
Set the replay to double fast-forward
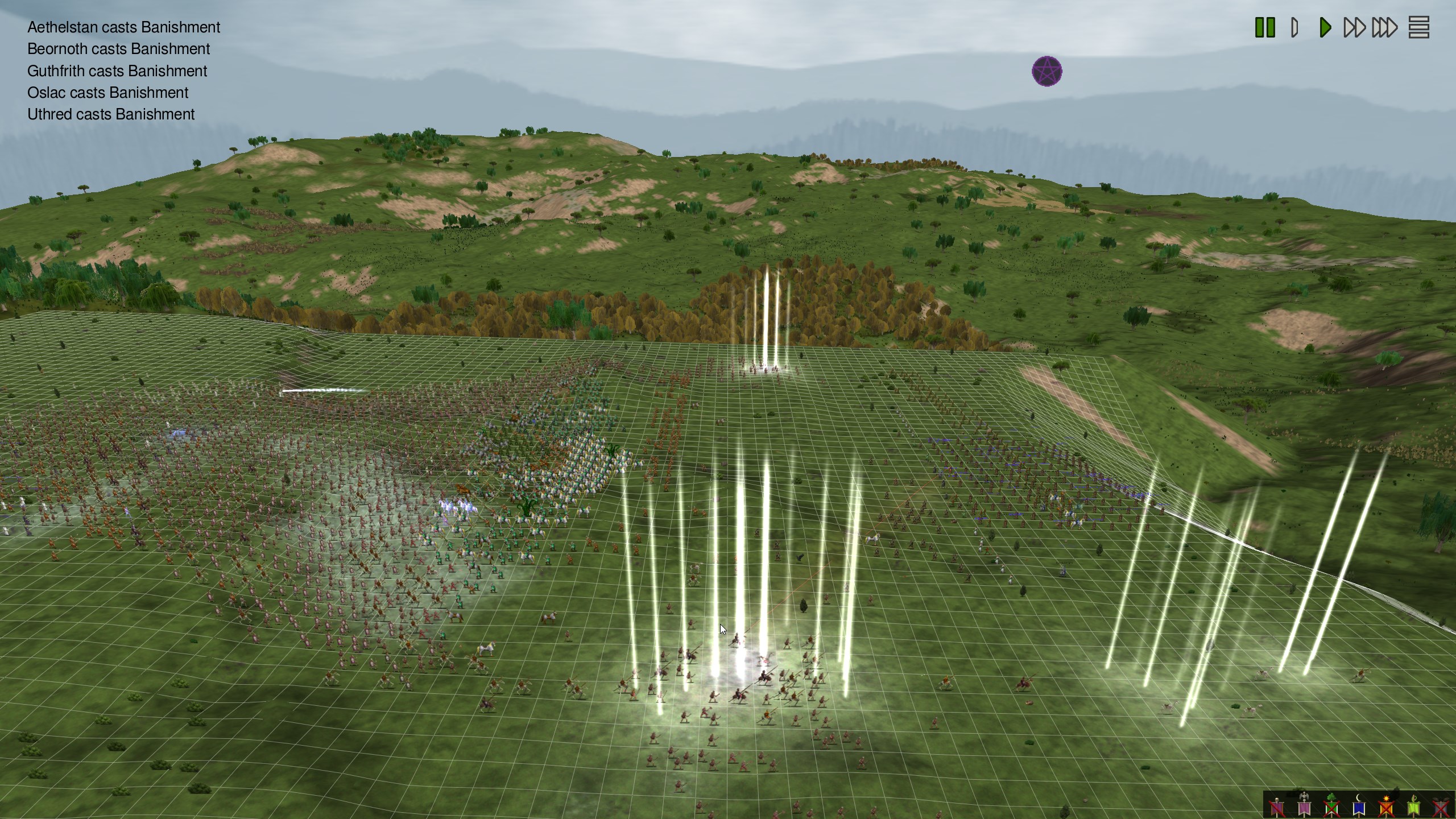(x=1354, y=27)
